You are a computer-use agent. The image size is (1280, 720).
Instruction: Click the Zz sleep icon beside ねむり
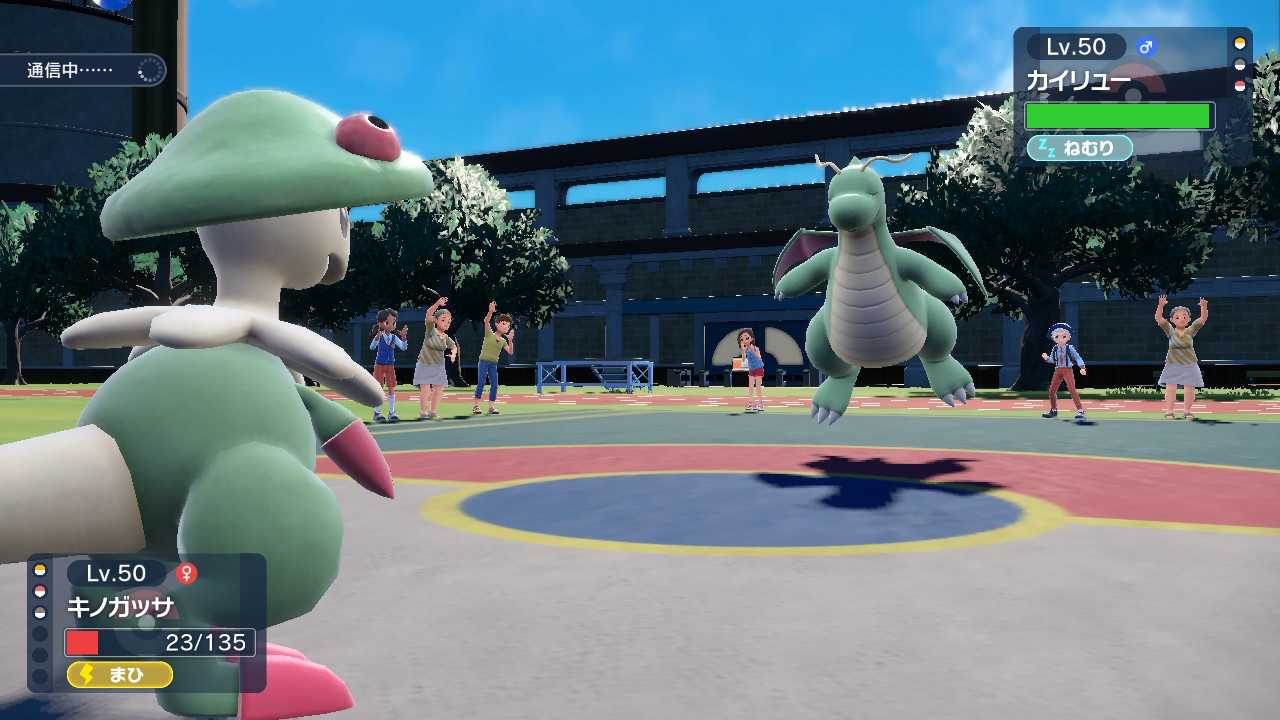pyautogui.click(x=1046, y=147)
